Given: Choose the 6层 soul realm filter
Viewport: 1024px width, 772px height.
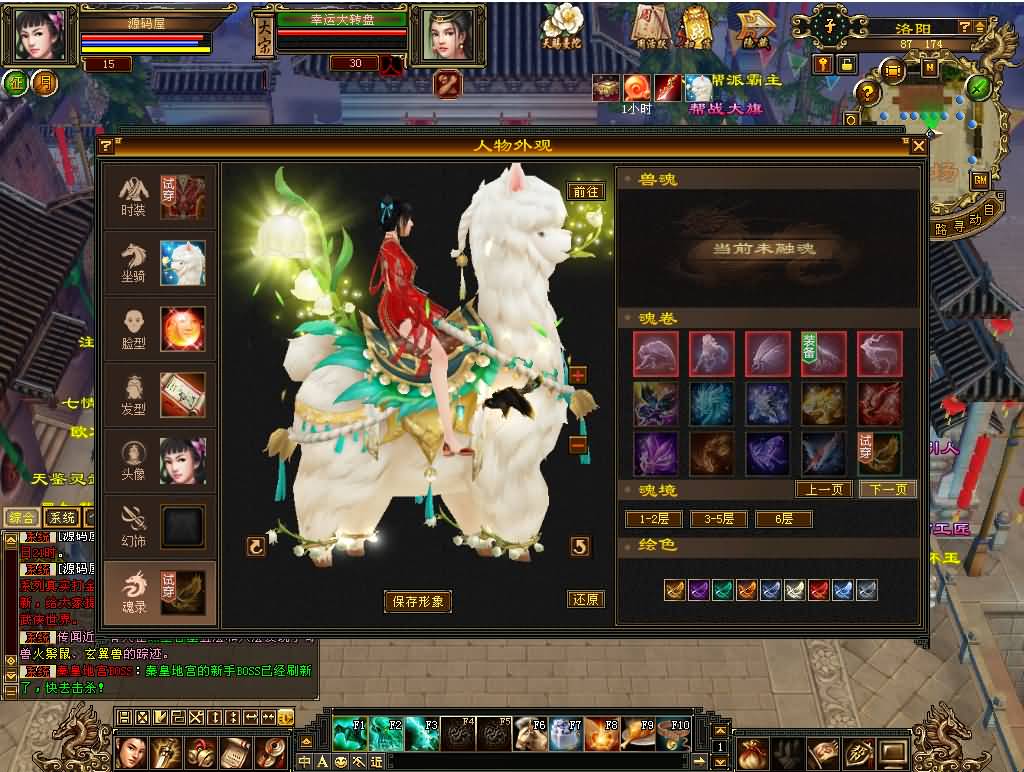Looking at the screenshot, I should (783, 519).
